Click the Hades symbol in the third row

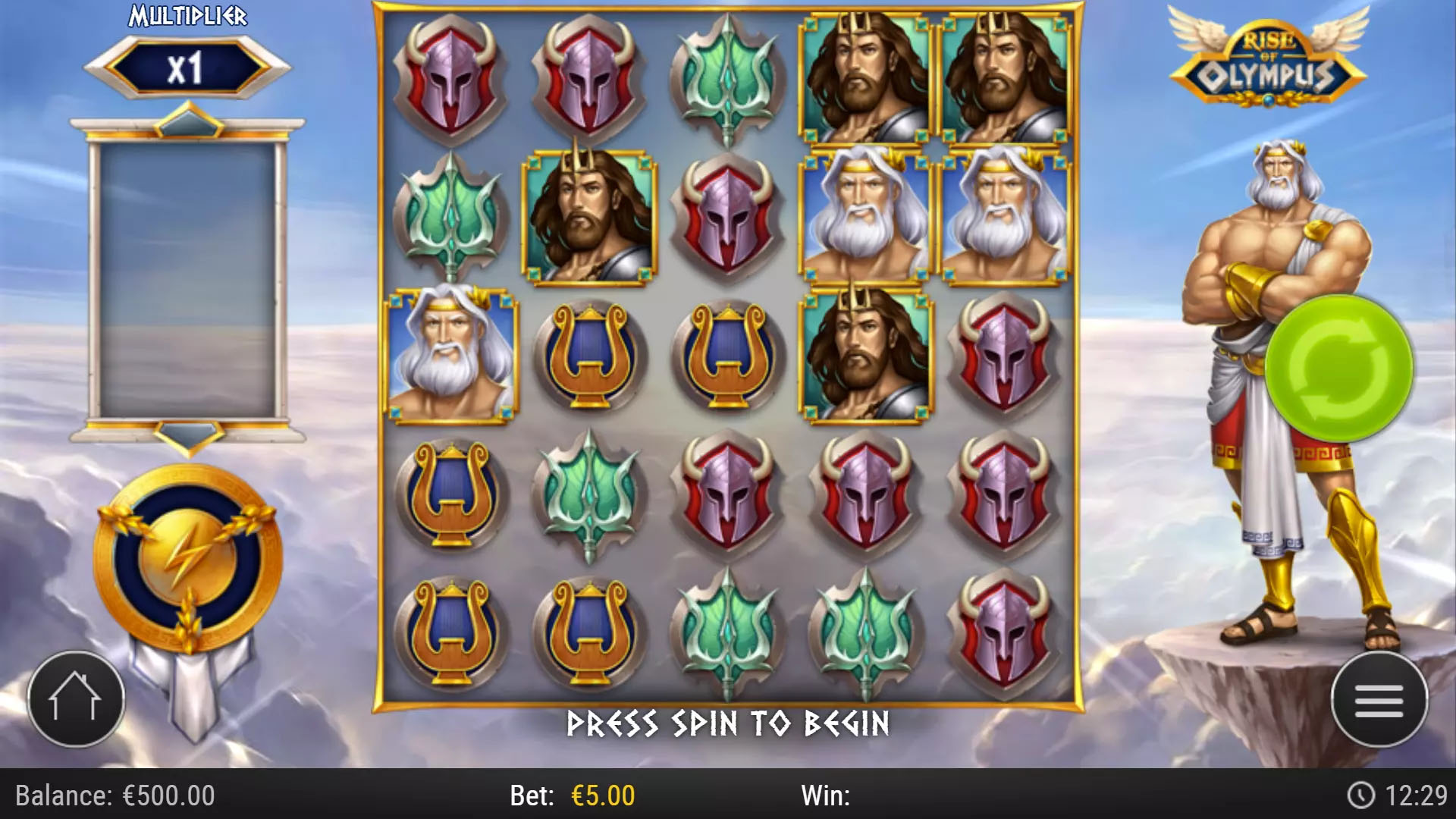click(867, 353)
